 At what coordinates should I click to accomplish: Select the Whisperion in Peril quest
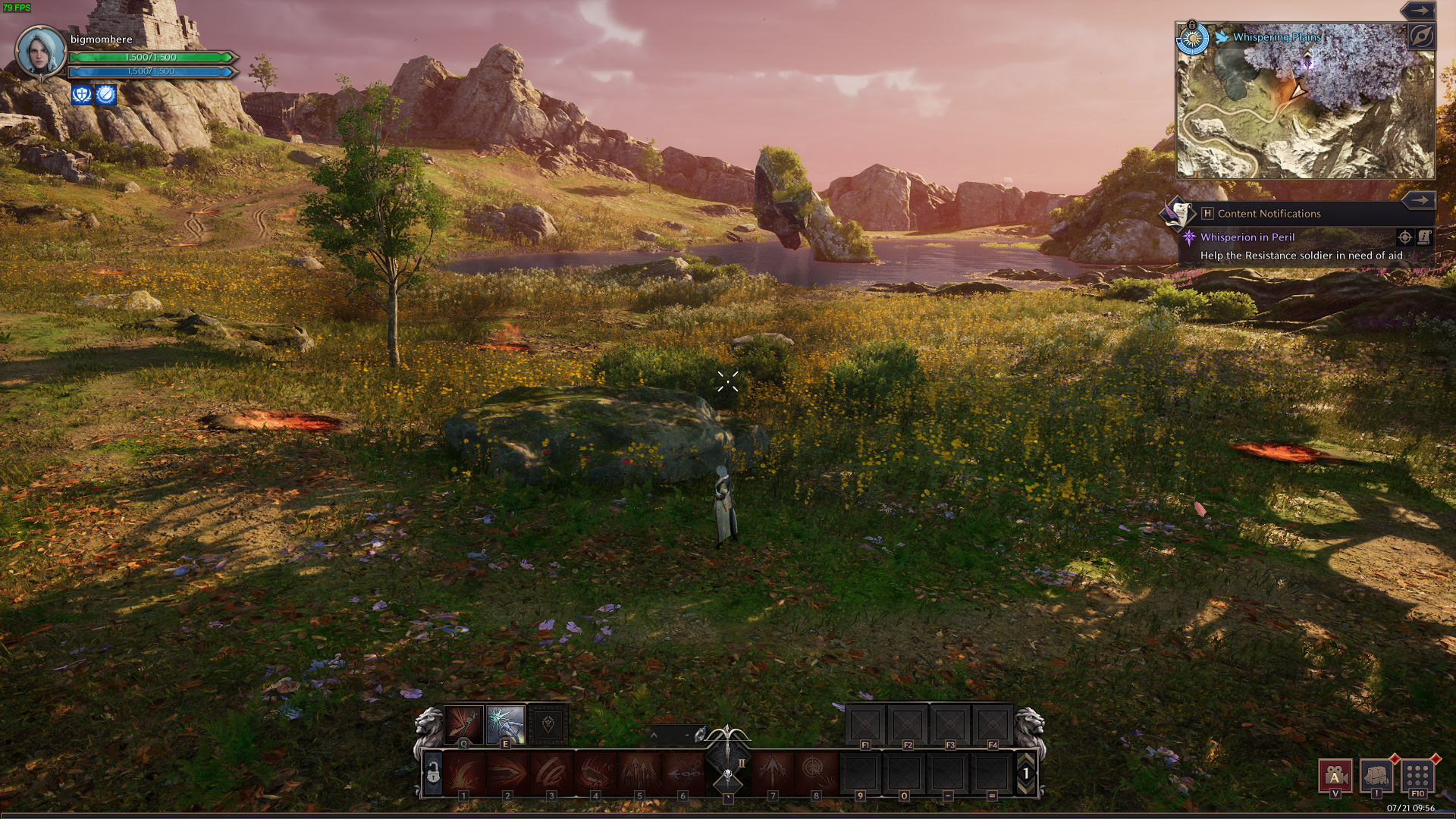pos(1247,237)
